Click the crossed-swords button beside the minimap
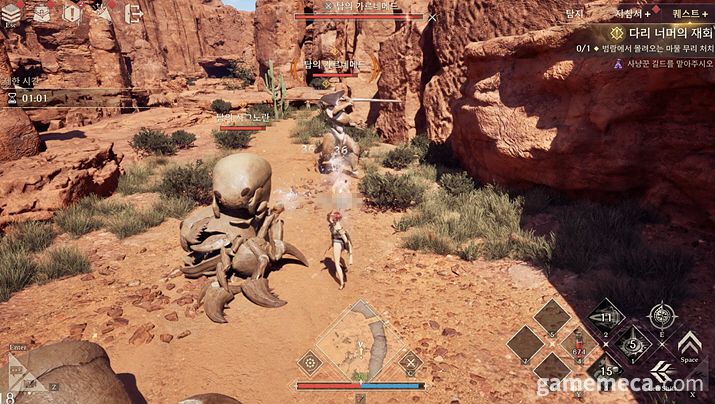 click(409, 362)
